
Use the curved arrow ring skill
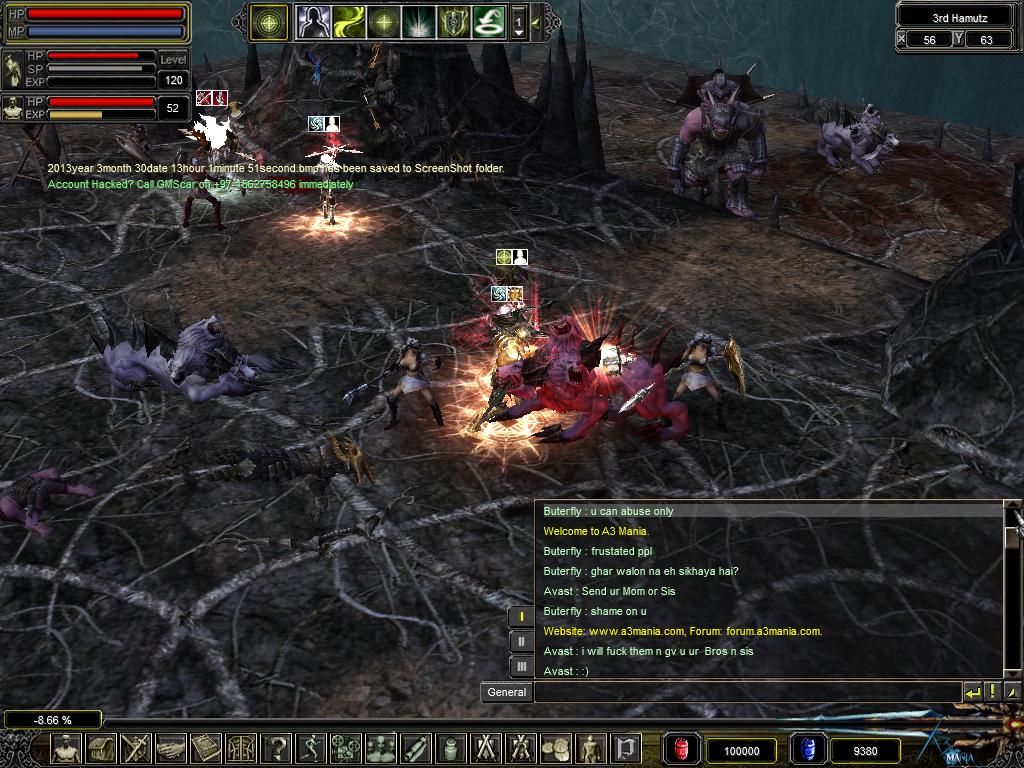[488, 21]
